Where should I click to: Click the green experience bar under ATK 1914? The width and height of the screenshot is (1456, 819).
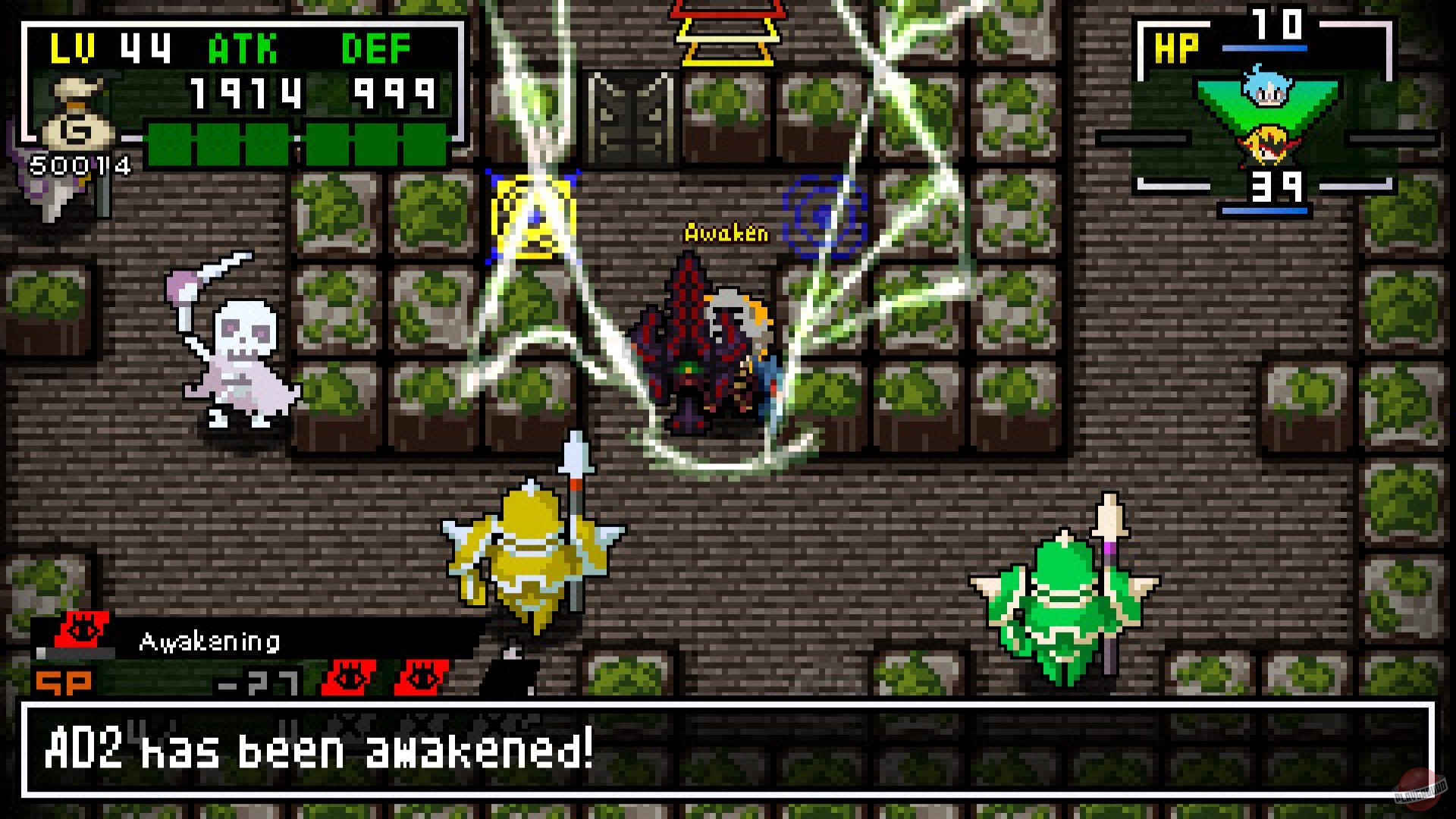(296, 144)
